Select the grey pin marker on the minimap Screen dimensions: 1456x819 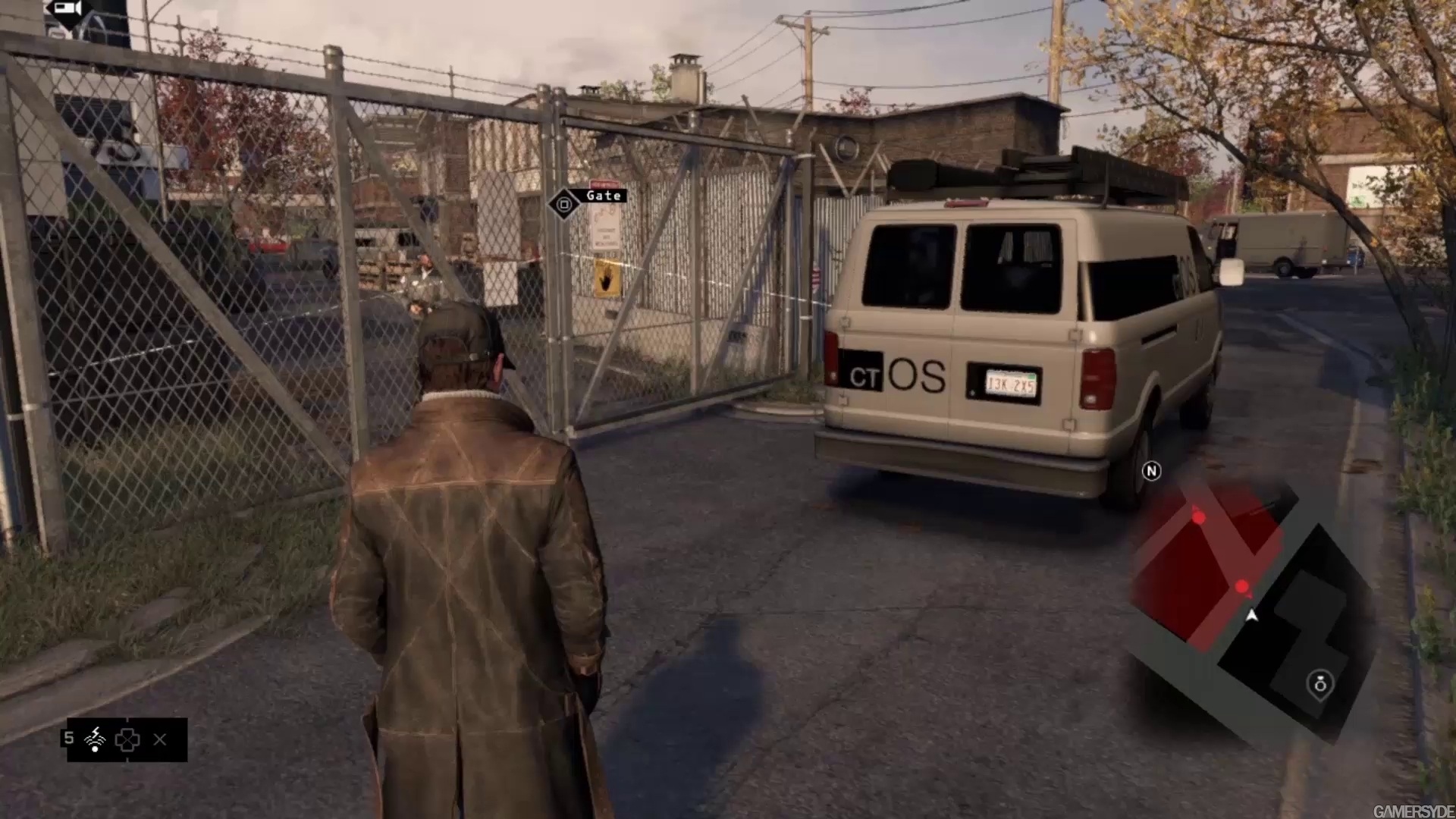click(x=1320, y=684)
